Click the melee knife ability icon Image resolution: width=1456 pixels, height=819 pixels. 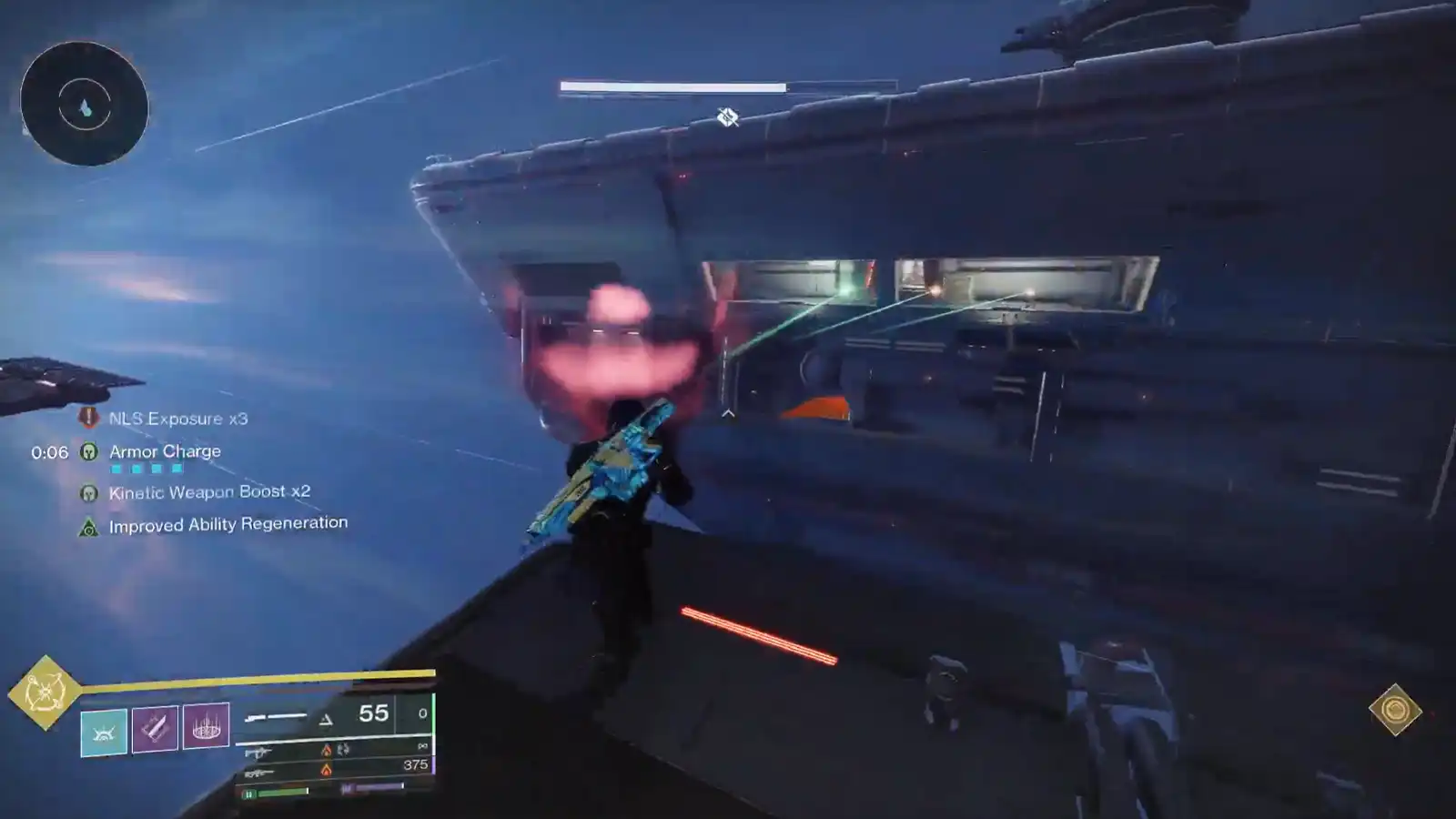(x=157, y=728)
